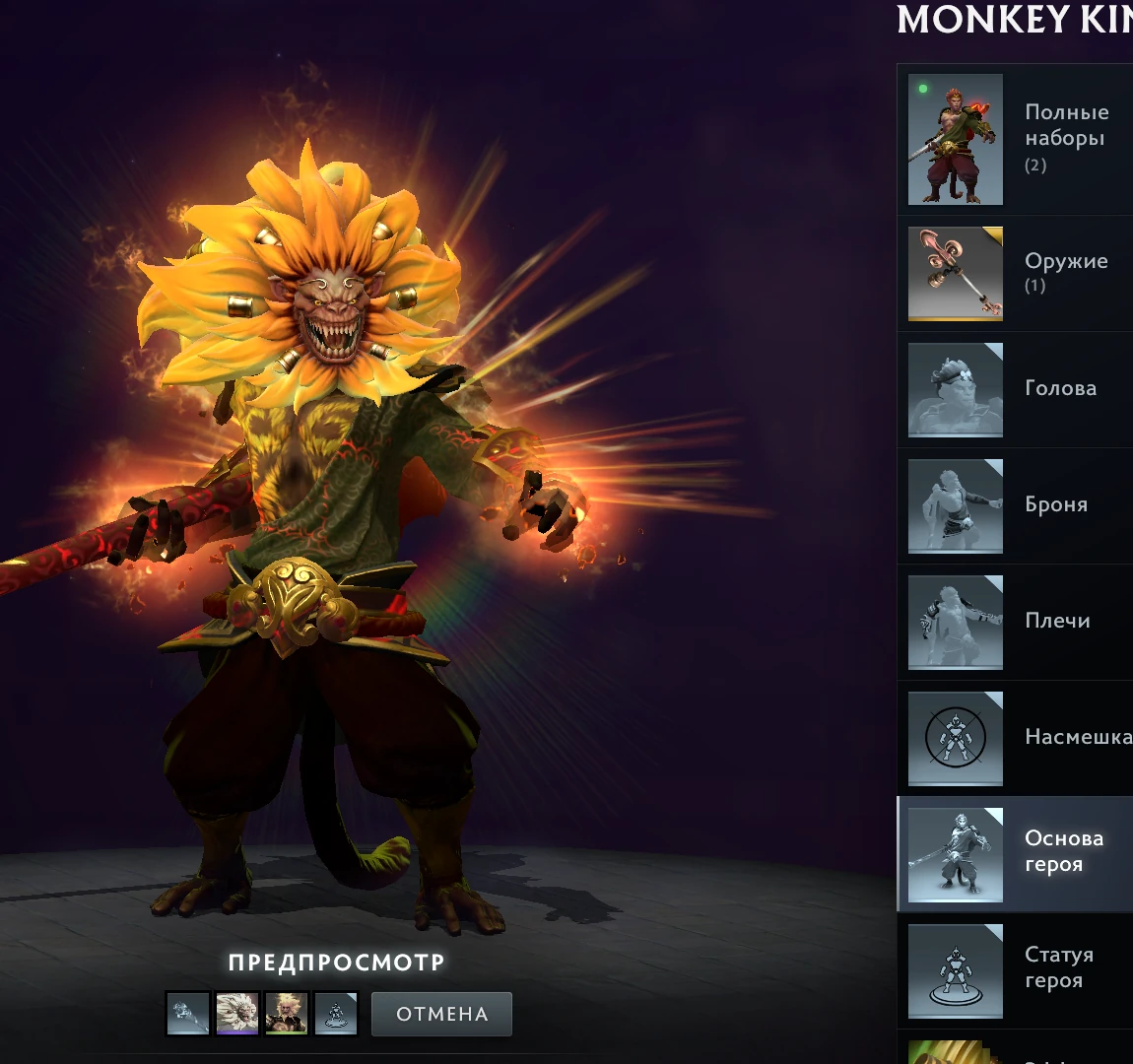Open the Полные наборы (full sets) category
The image size is (1133, 1064).
tap(1015, 139)
